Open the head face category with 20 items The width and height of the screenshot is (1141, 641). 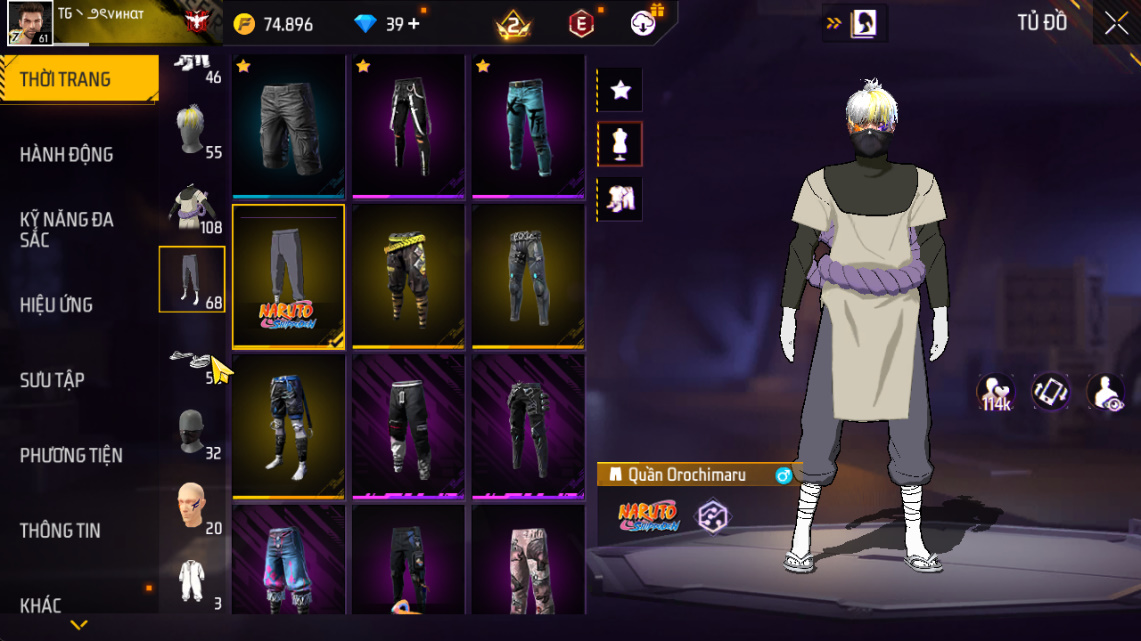point(191,508)
